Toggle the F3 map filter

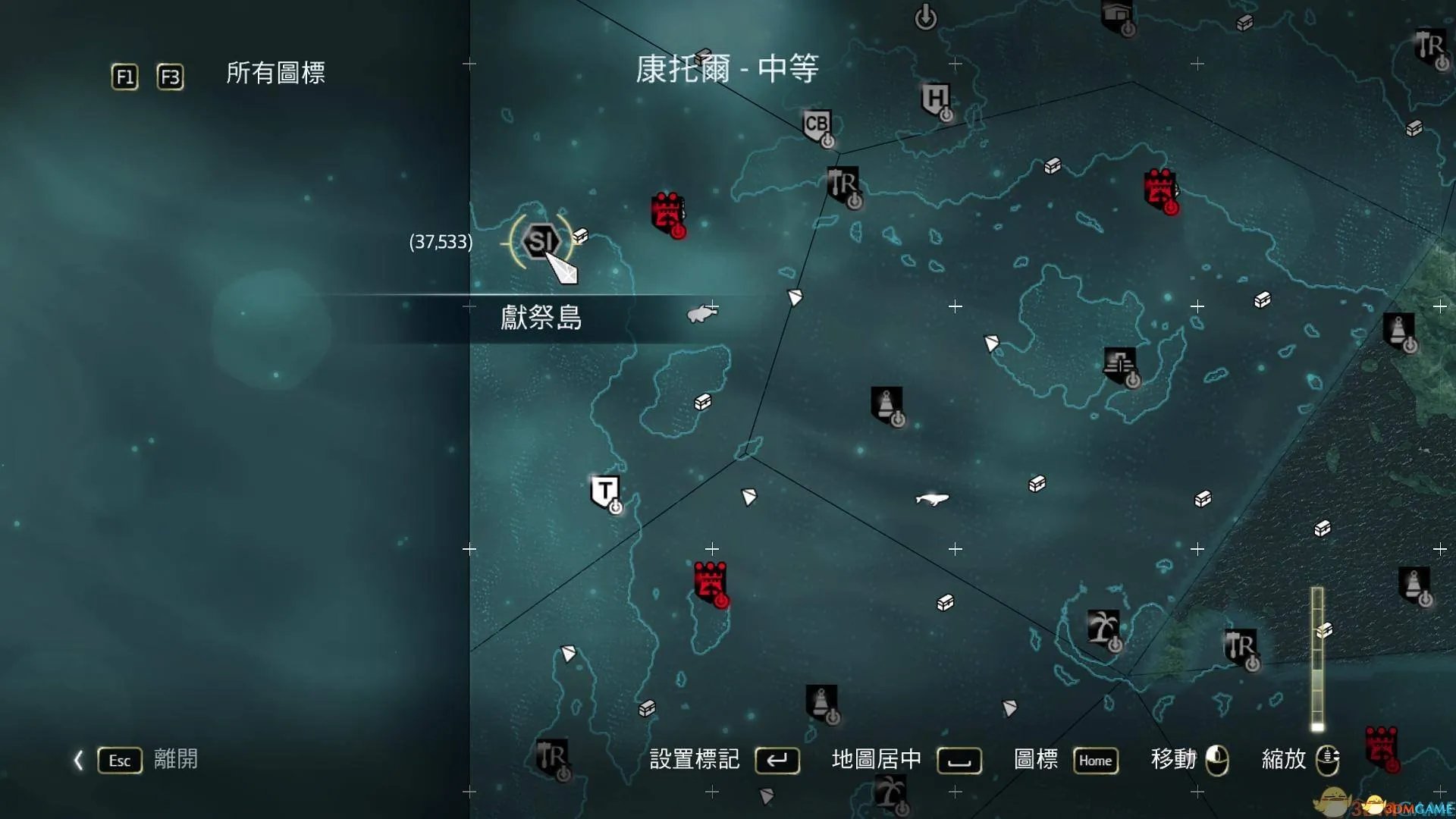(171, 76)
